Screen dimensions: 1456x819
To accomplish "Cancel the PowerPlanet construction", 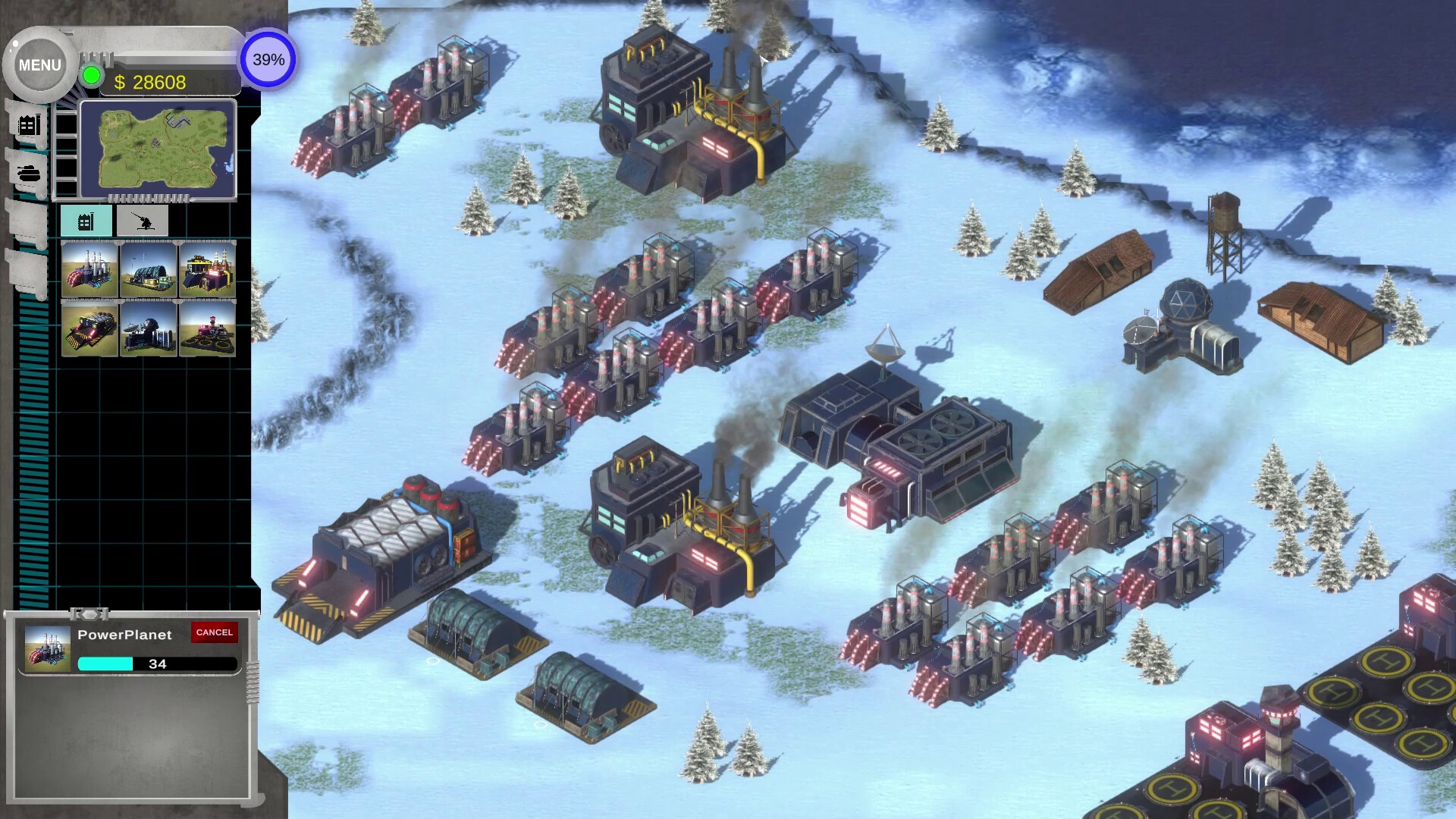I will pos(215,632).
